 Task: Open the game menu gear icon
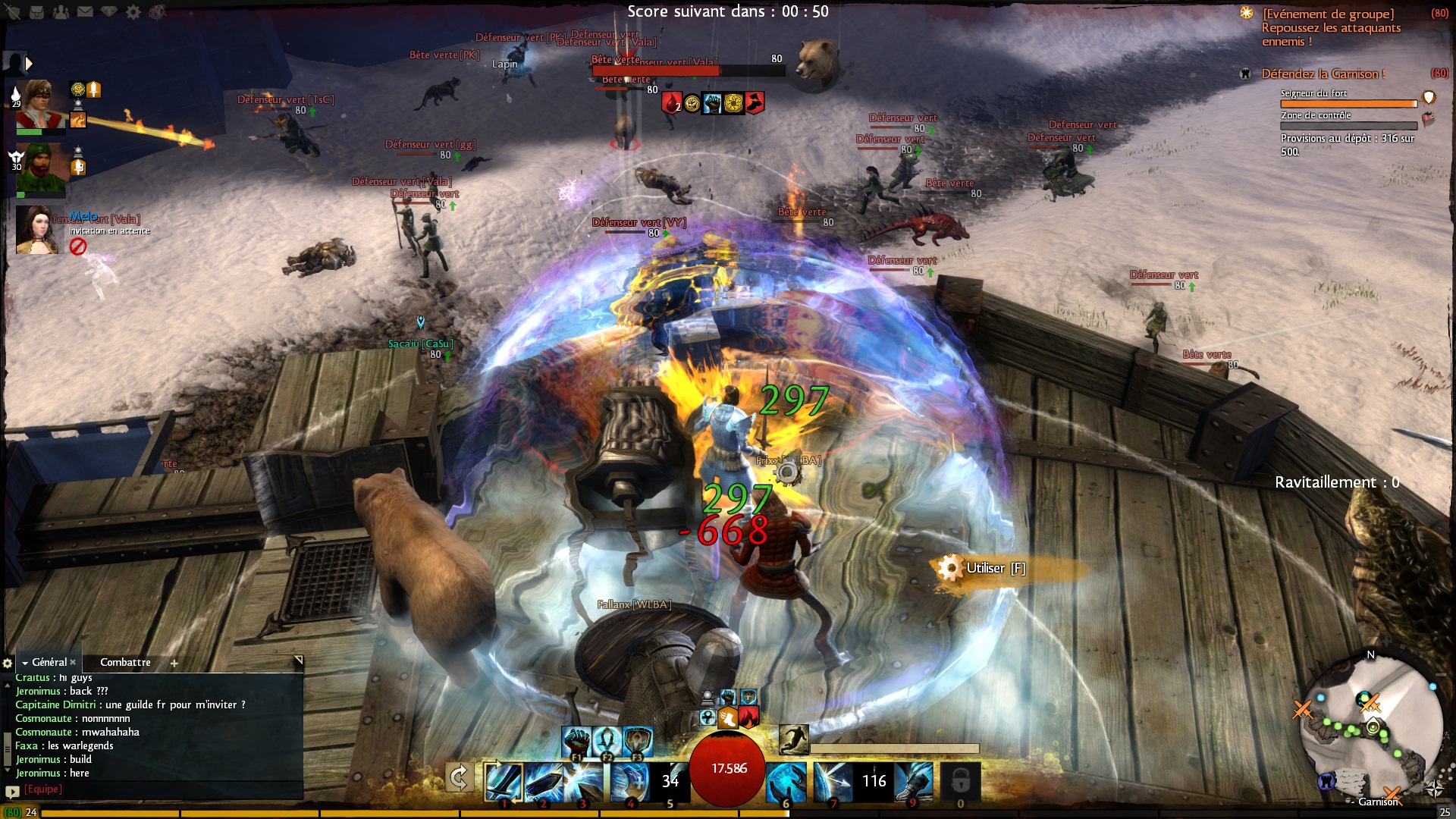point(133,11)
